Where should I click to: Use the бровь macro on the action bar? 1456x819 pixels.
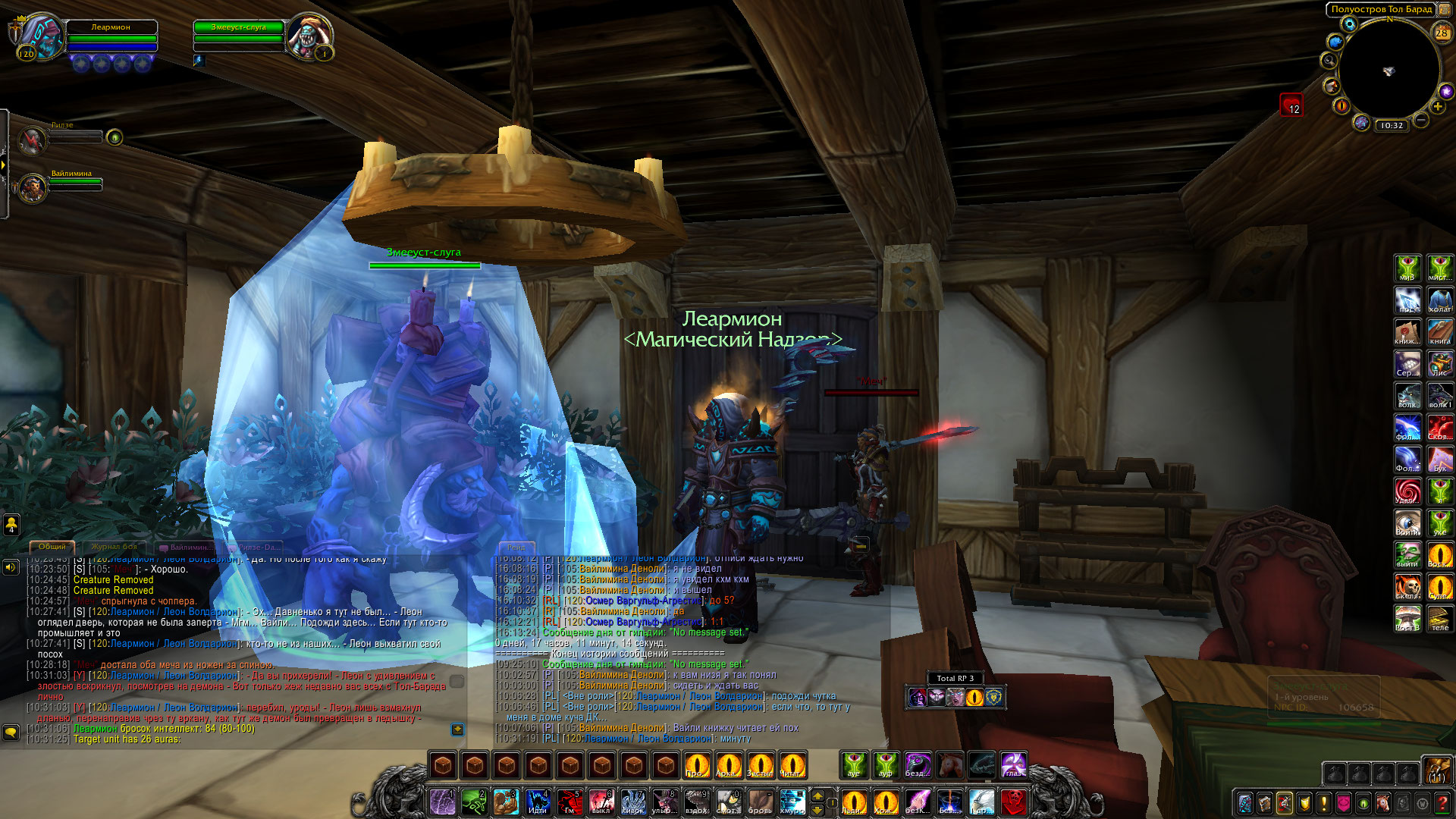pos(760,802)
